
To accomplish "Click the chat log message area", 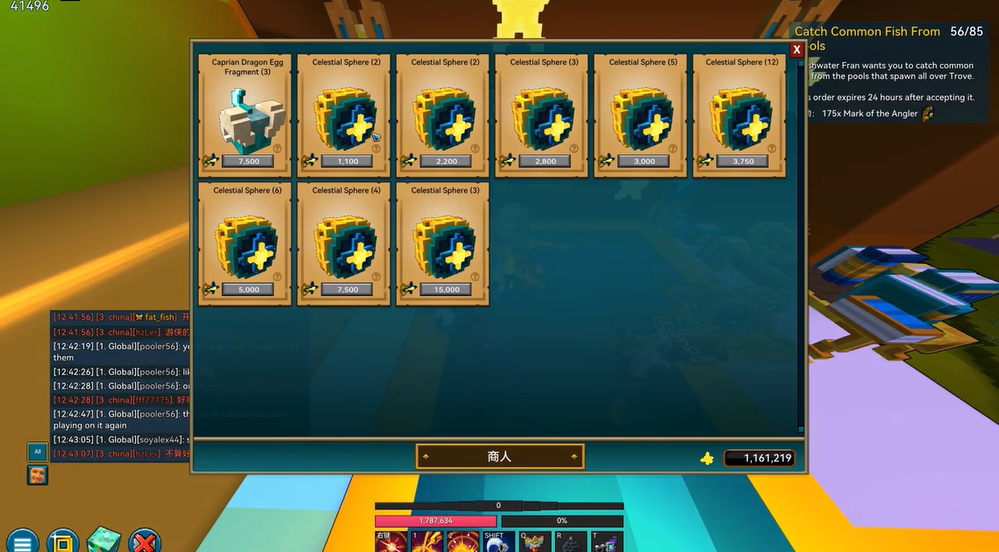I will [x=120, y=385].
